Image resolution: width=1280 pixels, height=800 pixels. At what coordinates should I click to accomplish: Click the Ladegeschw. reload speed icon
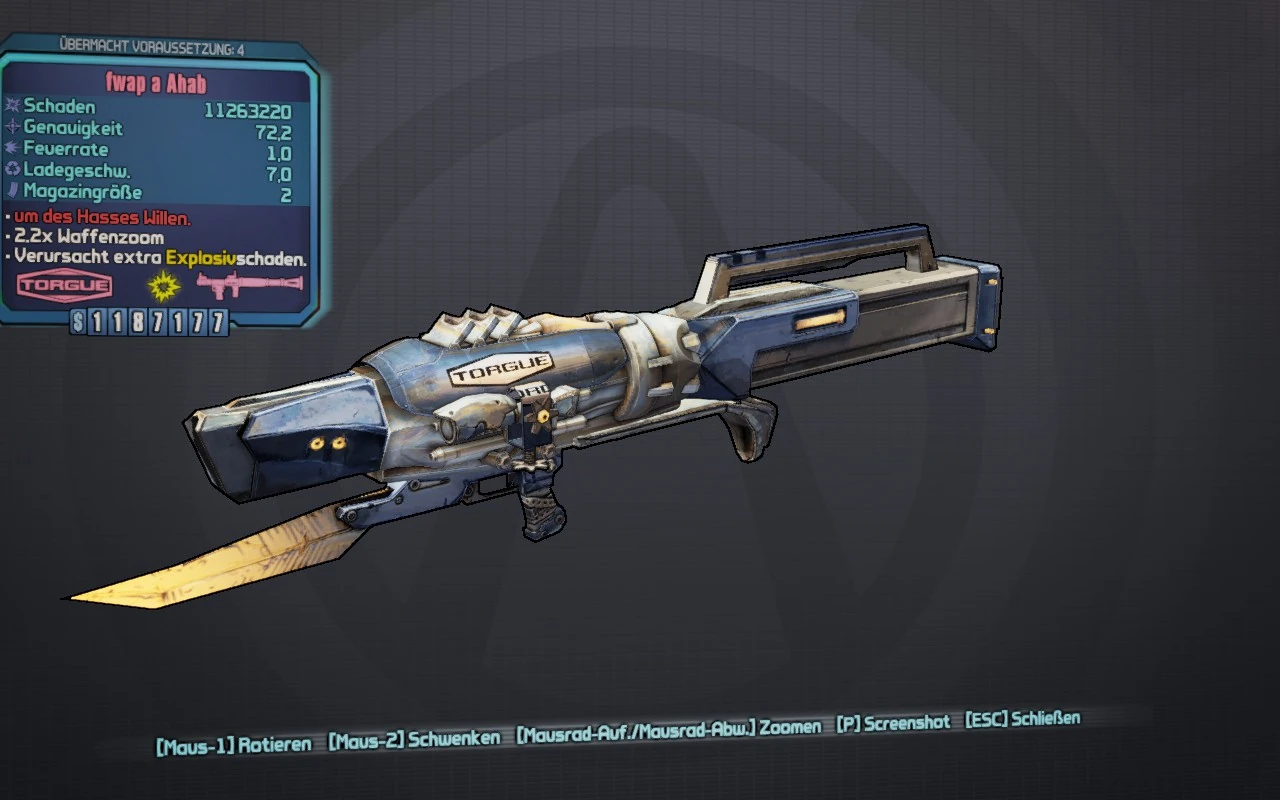coord(14,169)
